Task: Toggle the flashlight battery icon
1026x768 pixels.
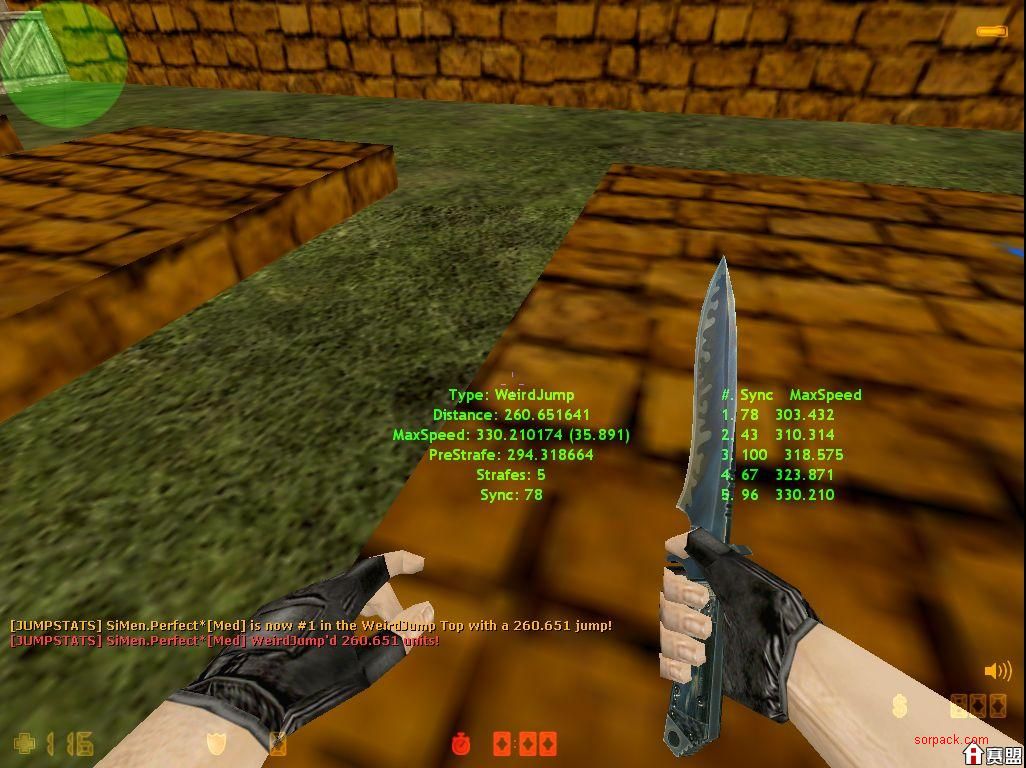Action: tap(993, 33)
